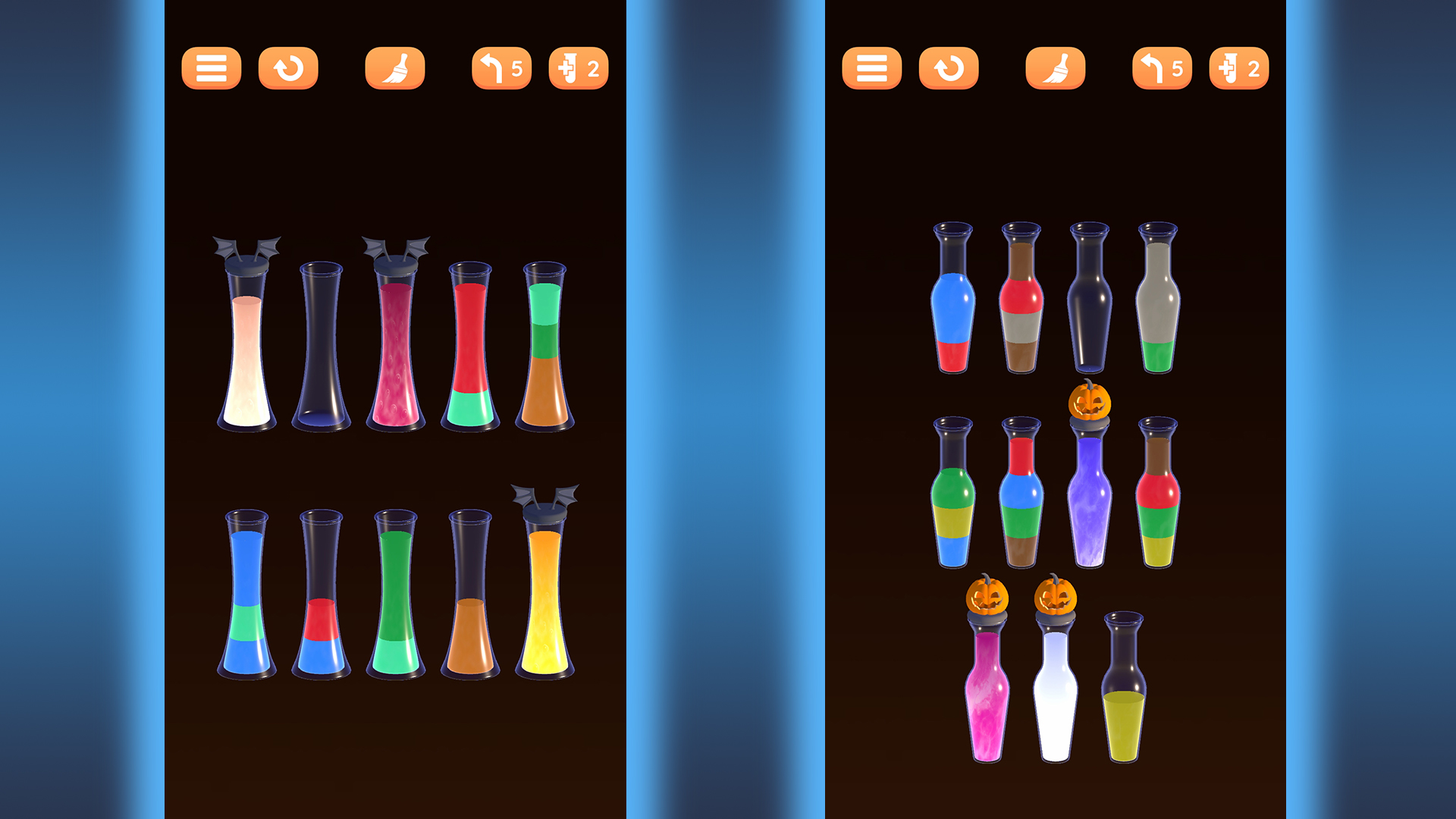
Task: Select the pumpkin-corked purple bottle
Action: [x=1090, y=493]
